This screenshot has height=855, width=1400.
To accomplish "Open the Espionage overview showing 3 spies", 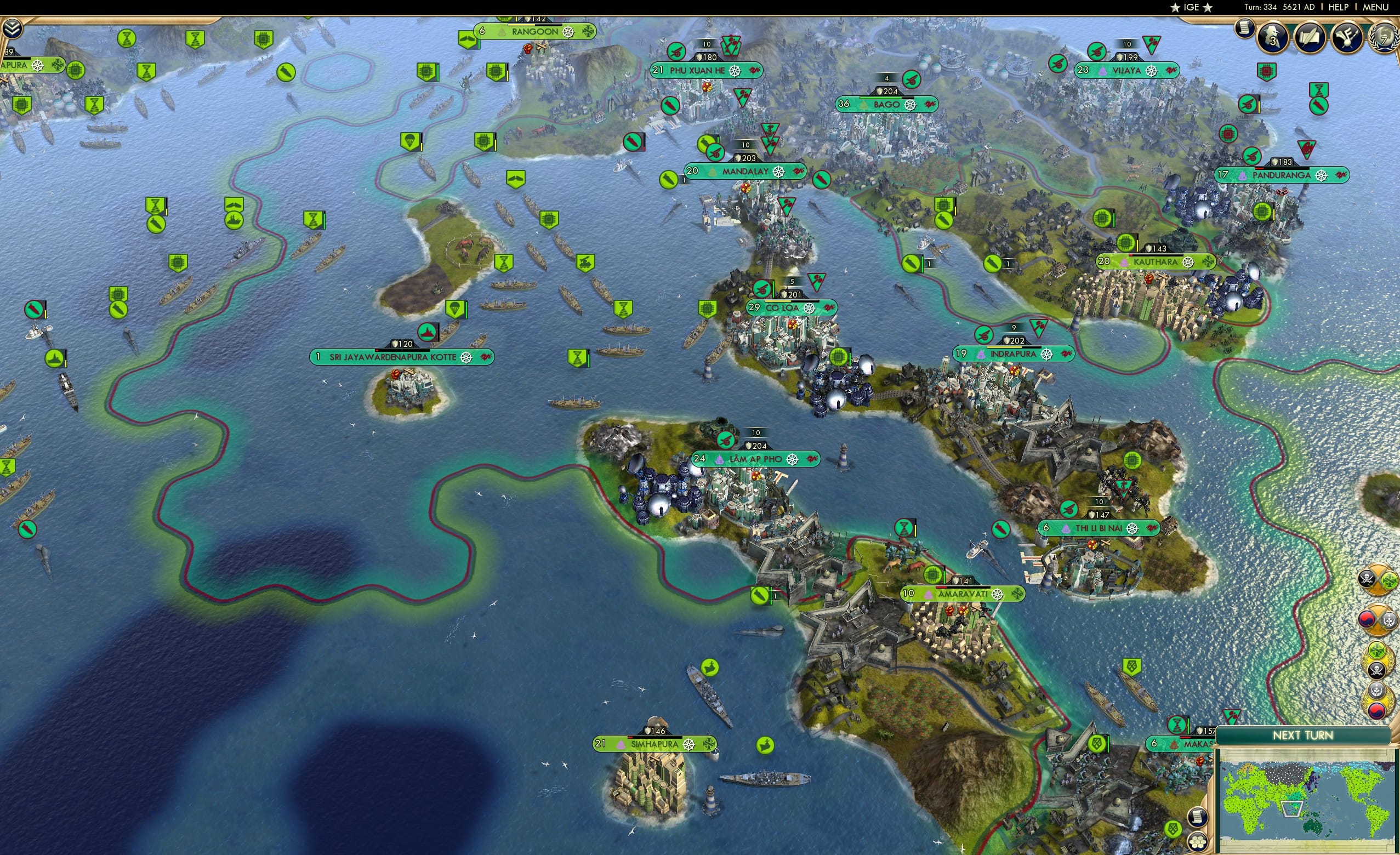I will point(1272,38).
